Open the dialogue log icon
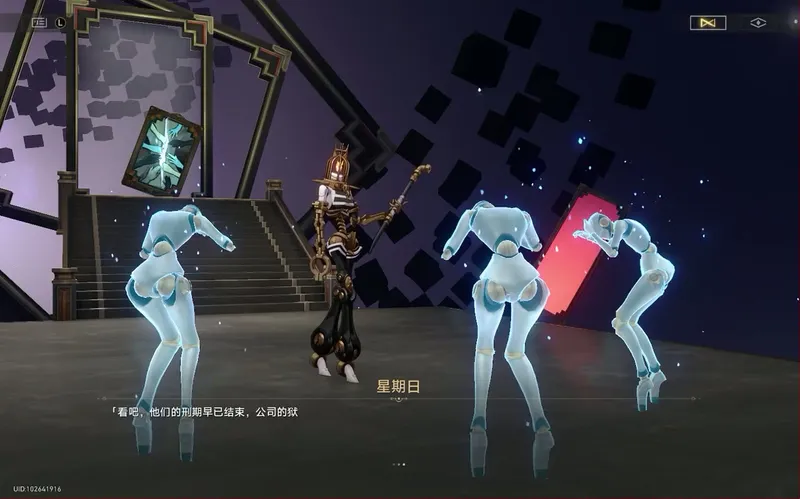Viewport: 800px width, 499px height. point(40,21)
